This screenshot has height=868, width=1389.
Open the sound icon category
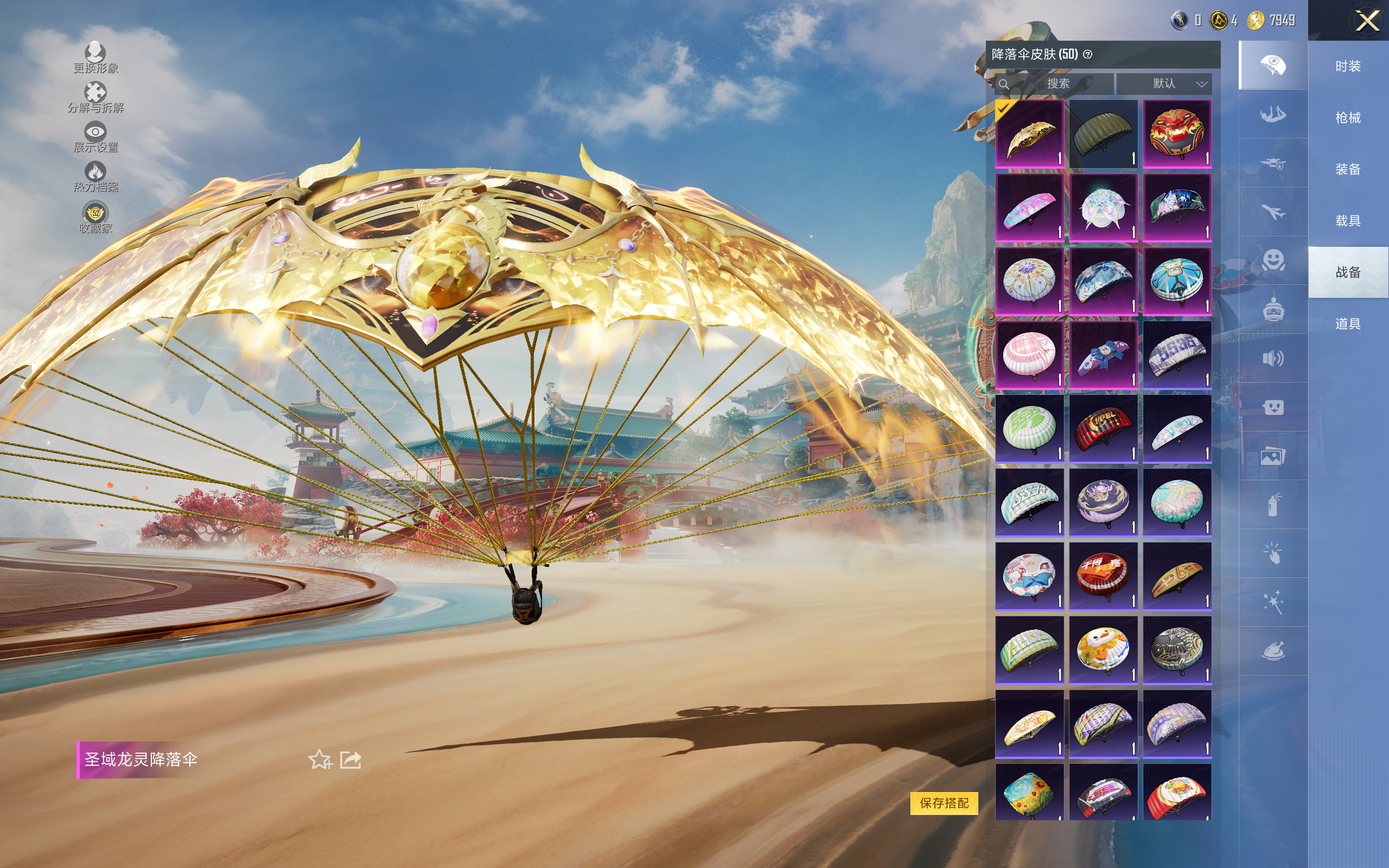(1272, 359)
